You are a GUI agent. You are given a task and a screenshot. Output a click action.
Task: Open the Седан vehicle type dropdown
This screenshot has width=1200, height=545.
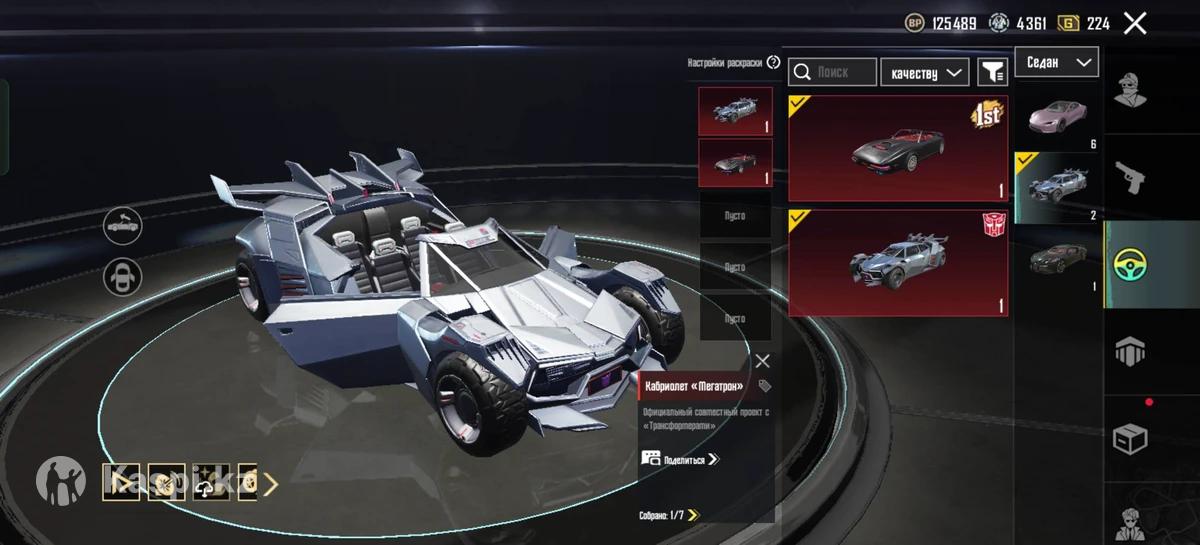point(1057,62)
